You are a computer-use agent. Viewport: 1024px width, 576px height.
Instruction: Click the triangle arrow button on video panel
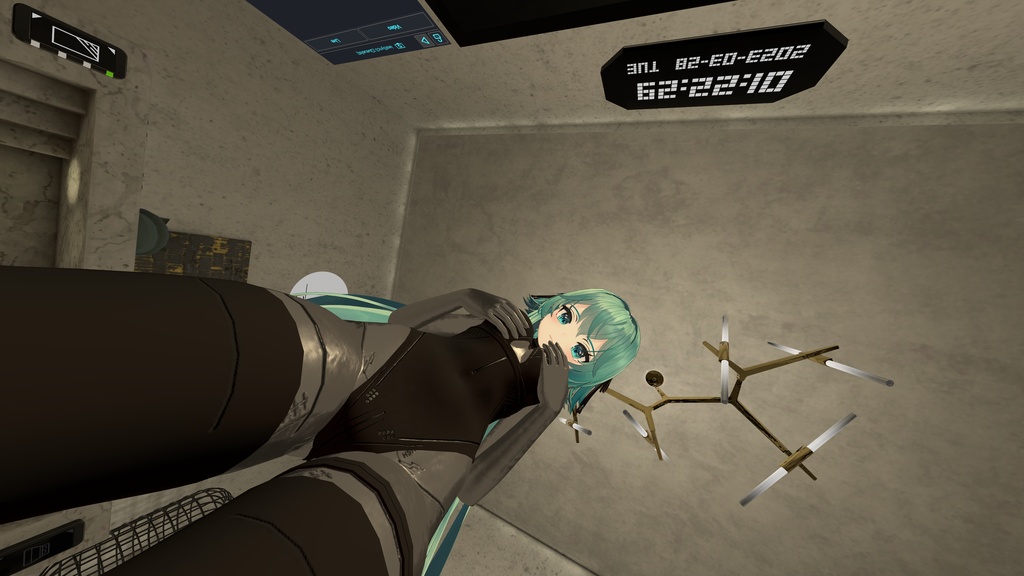[x=423, y=40]
